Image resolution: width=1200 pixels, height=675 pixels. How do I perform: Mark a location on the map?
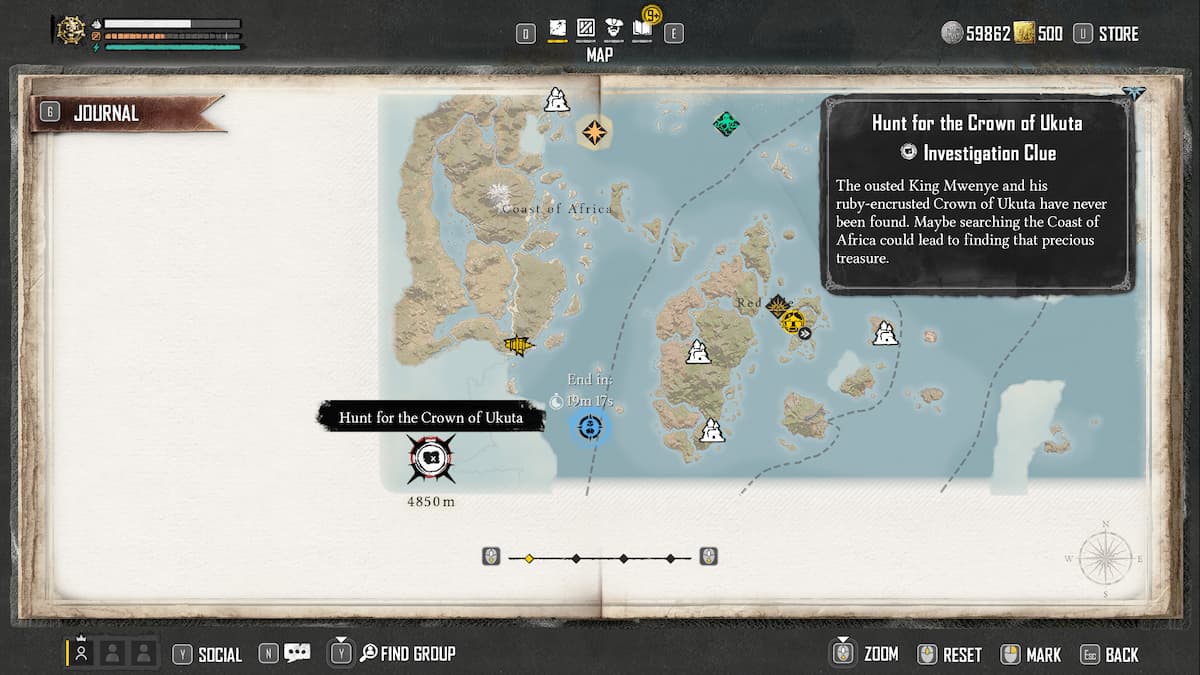tap(1043, 655)
